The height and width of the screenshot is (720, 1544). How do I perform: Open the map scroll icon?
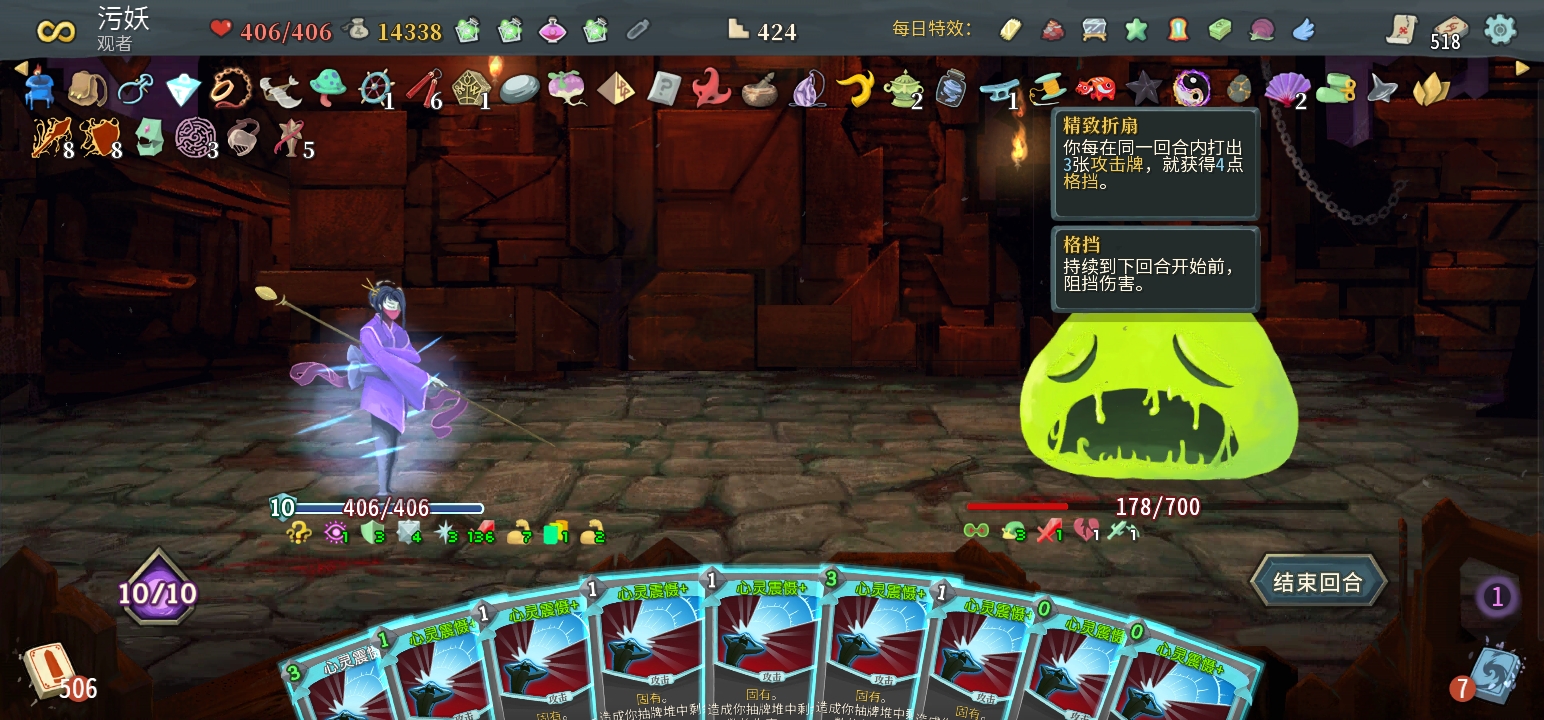coord(1403,30)
